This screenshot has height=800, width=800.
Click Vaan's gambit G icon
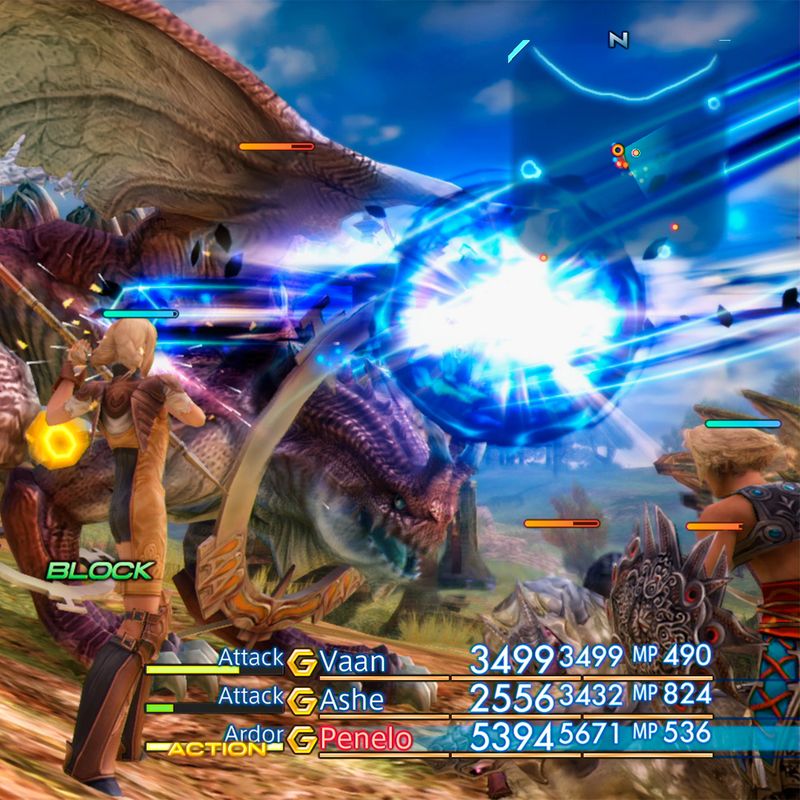click(301, 662)
